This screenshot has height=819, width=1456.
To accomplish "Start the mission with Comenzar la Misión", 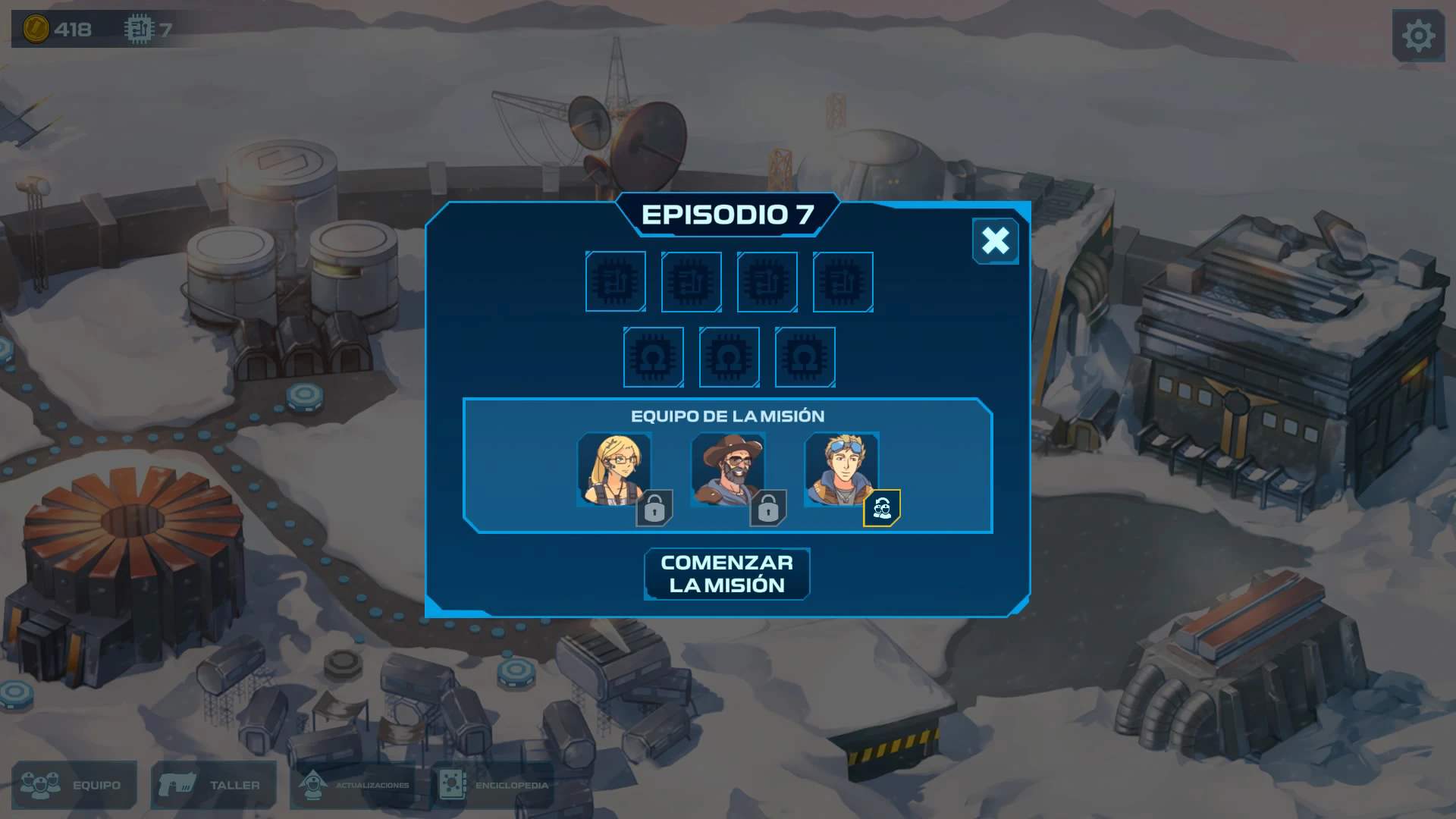I will (x=726, y=574).
